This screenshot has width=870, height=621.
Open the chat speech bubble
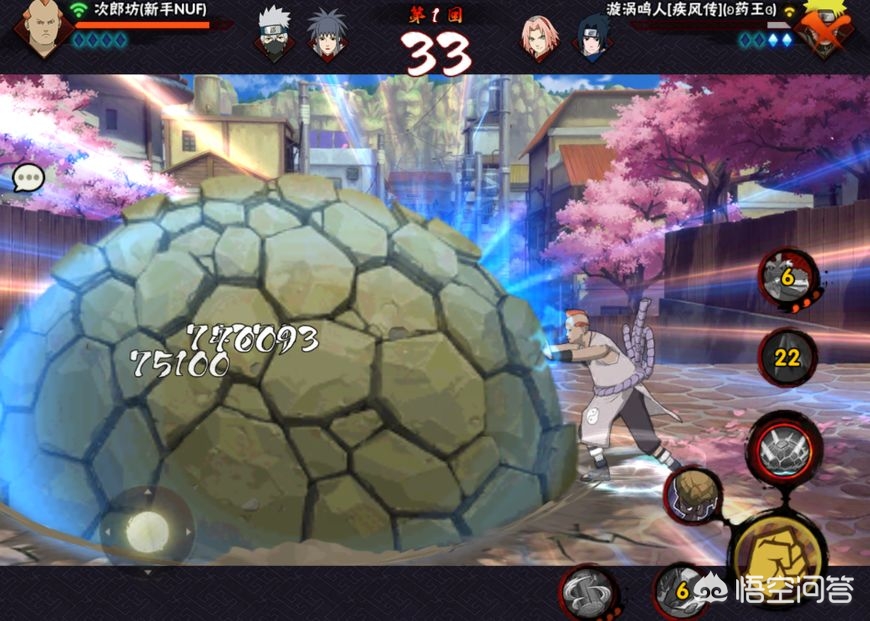point(28,178)
